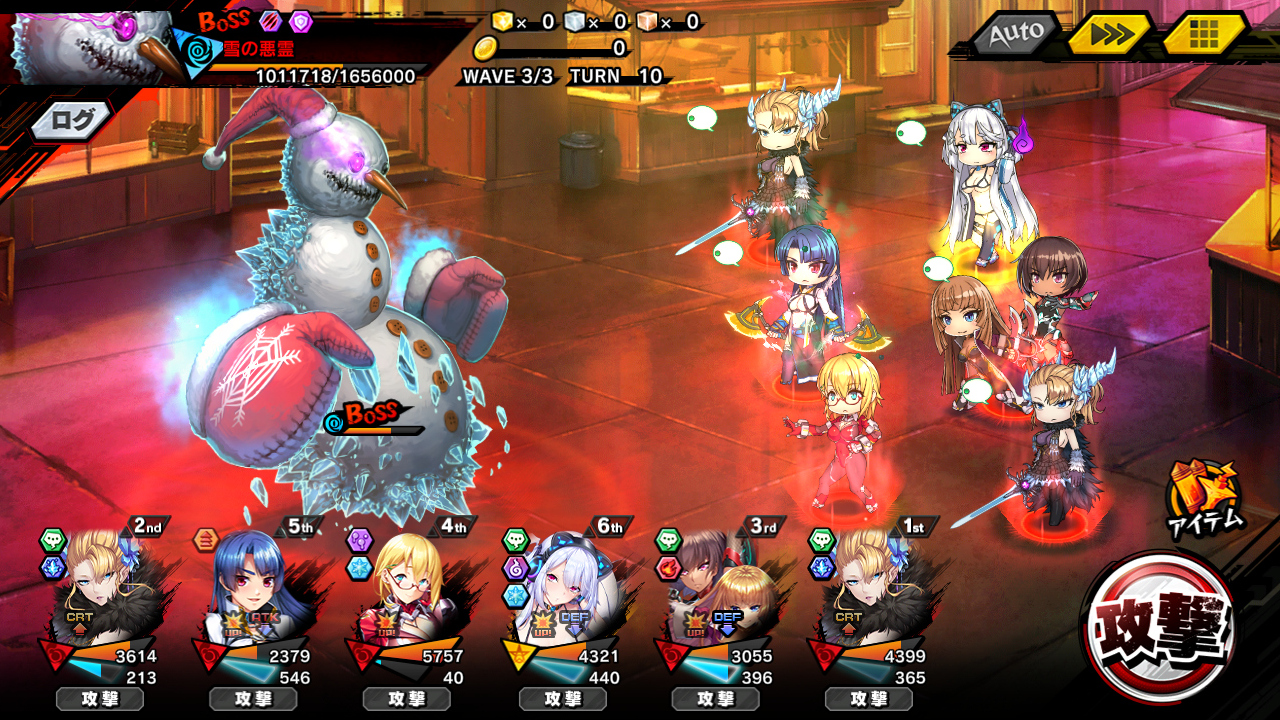Click 攻撃 under the 5th-order character
Image resolution: width=1280 pixels, height=720 pixels.
(253, 699)
